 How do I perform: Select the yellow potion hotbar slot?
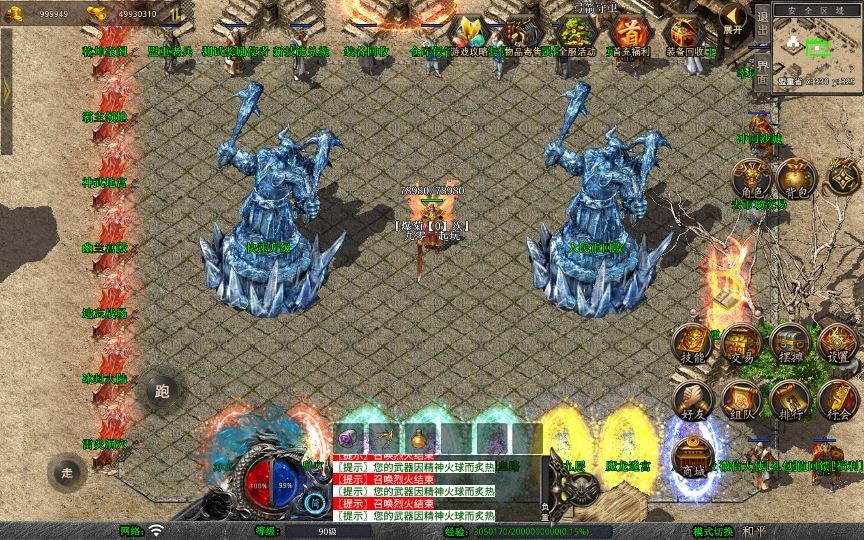[x=421, y=438]
